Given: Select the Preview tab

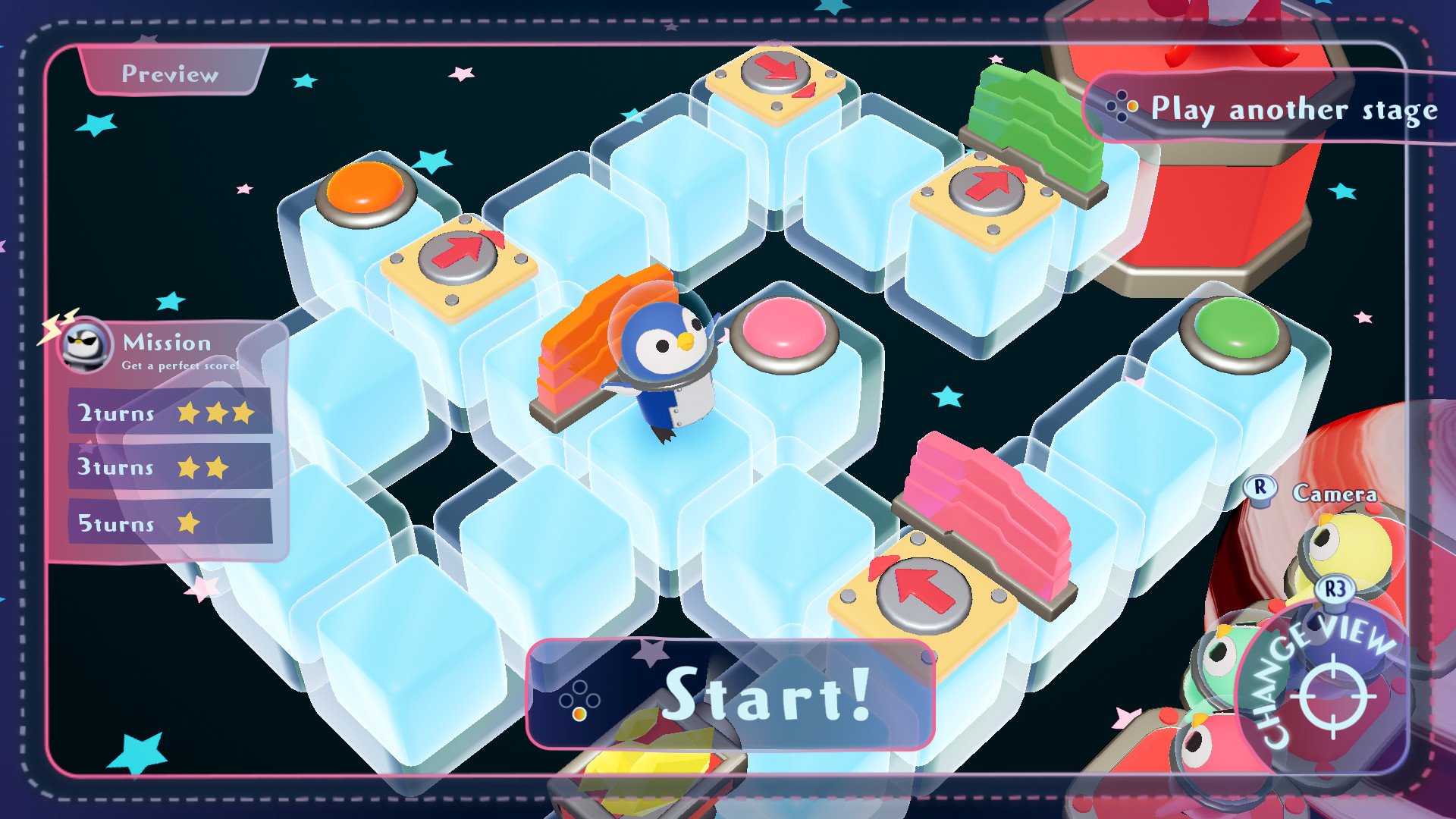Looking at the screenshot, I should click(170, 74).
